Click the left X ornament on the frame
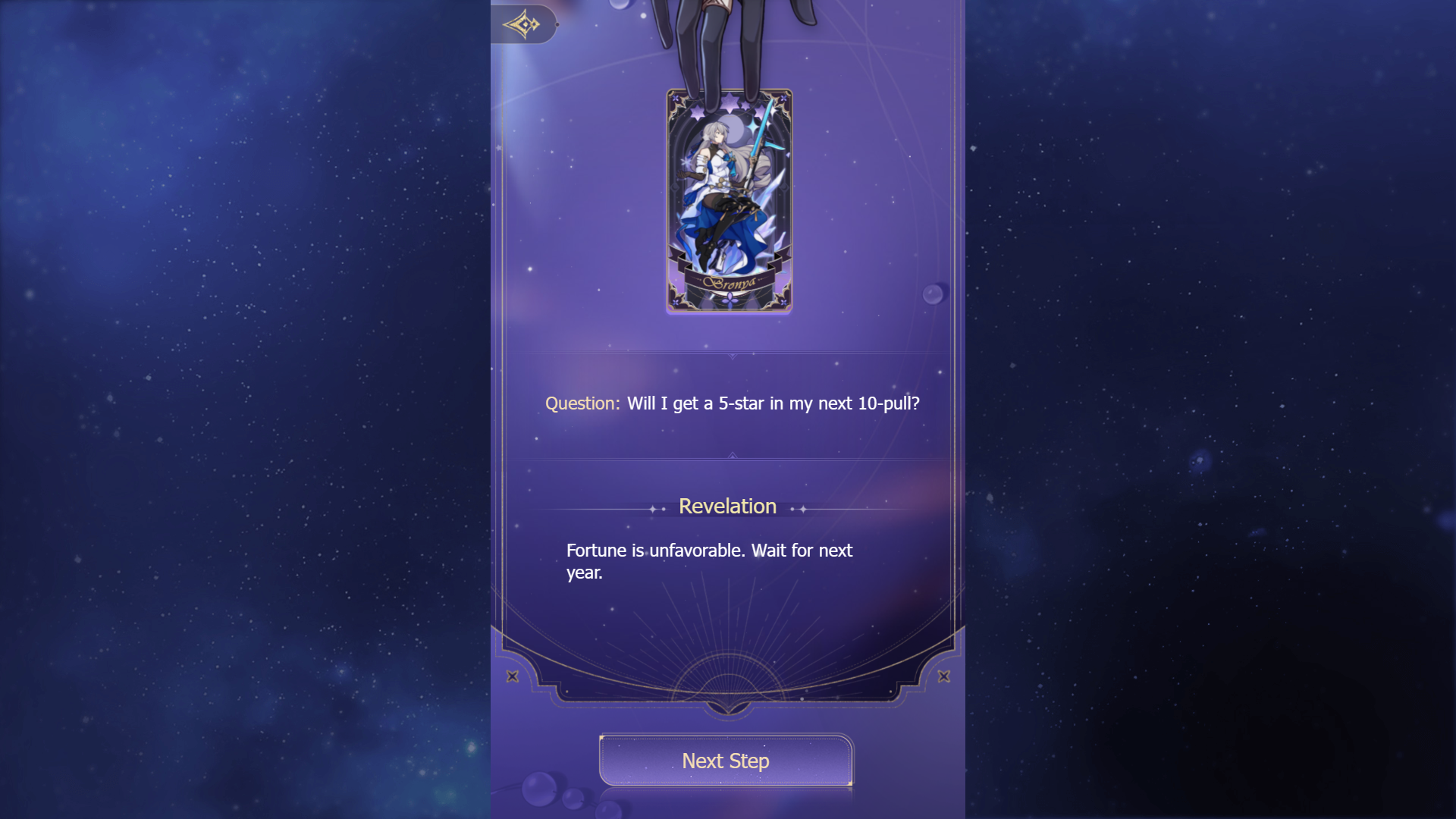Image resolution: width=1456 pixels, height=819 pixels. tap(514, 676)
